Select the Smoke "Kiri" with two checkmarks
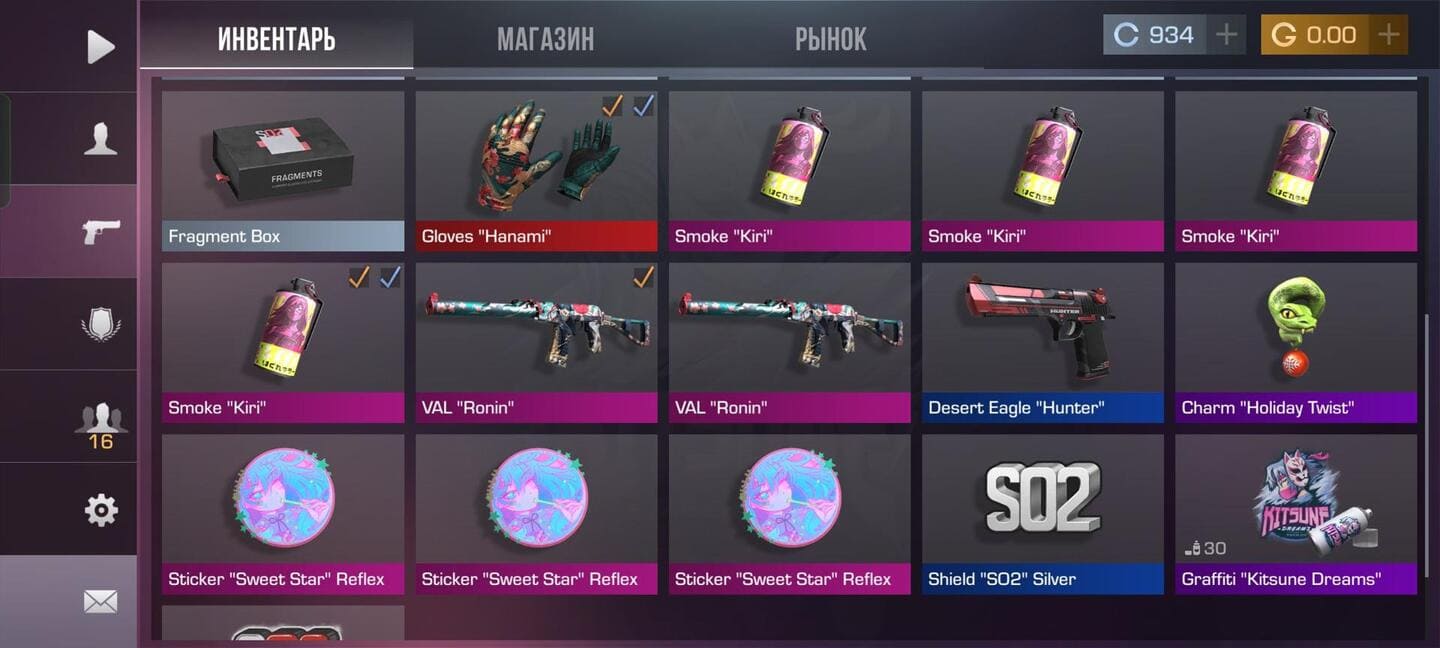Viewport: 1440px width, 648px height. [283, 342]
